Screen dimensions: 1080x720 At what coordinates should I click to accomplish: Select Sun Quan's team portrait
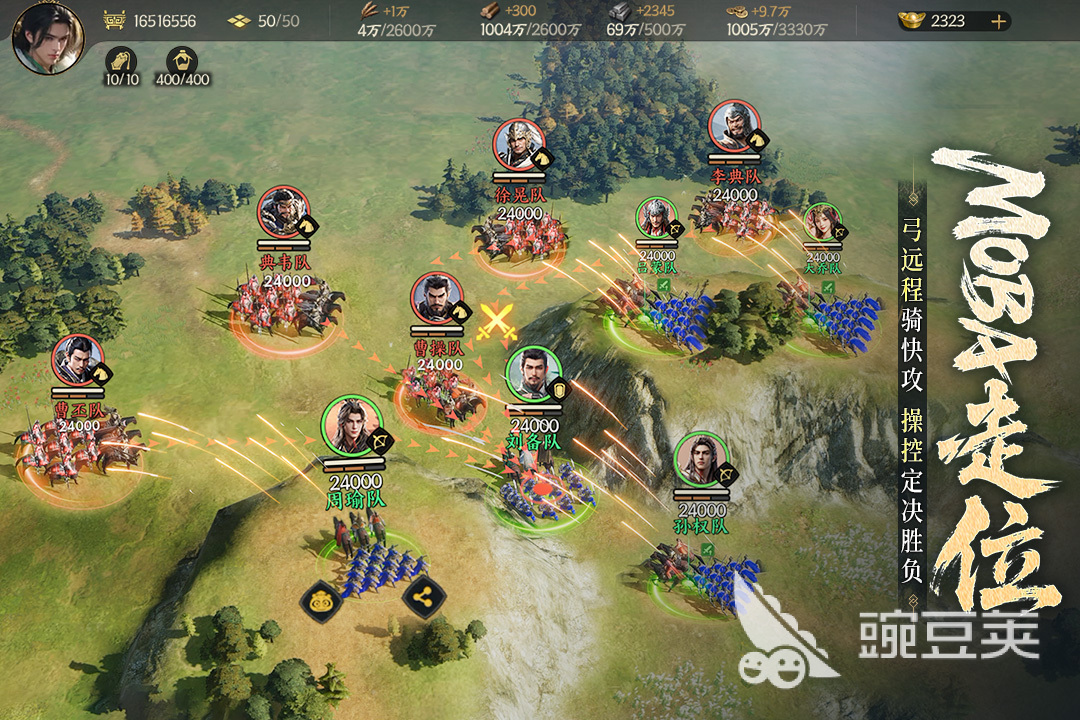(x=701, y=459)
